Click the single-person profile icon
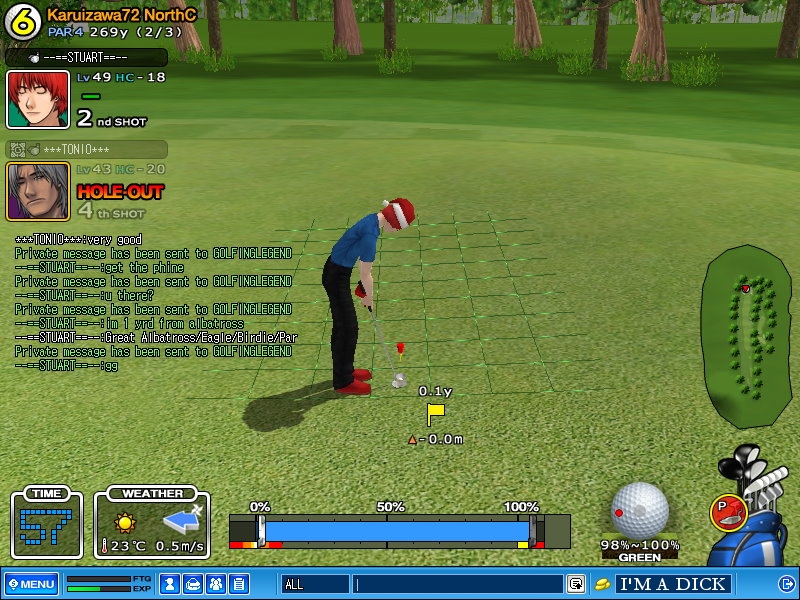This screenshot has width=800, height=600. tap(171, 584)
